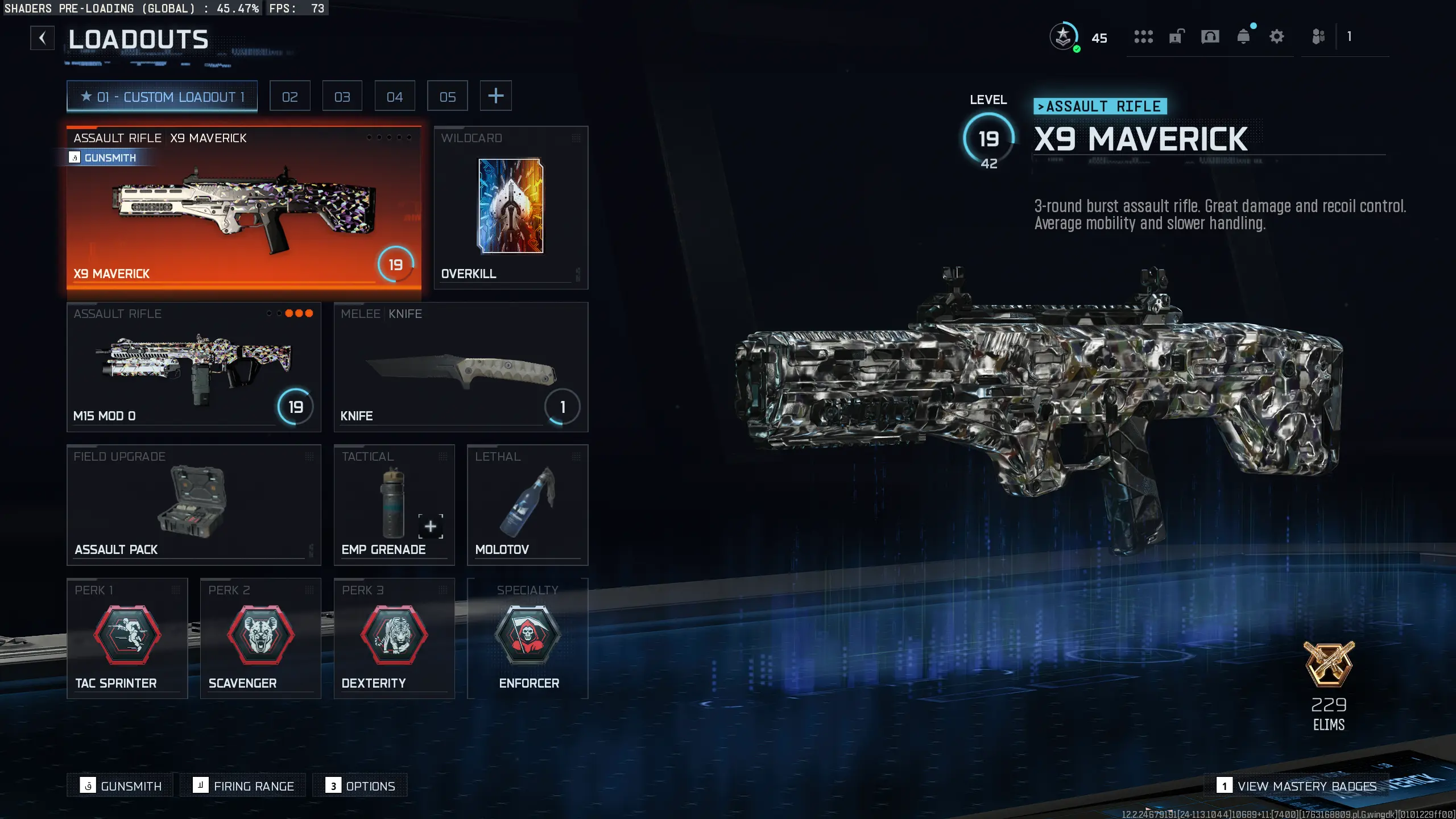1456x819 pixels.
Task: Click the back arrow to collapse Loadouts screen
Action: tap(42, 38)
